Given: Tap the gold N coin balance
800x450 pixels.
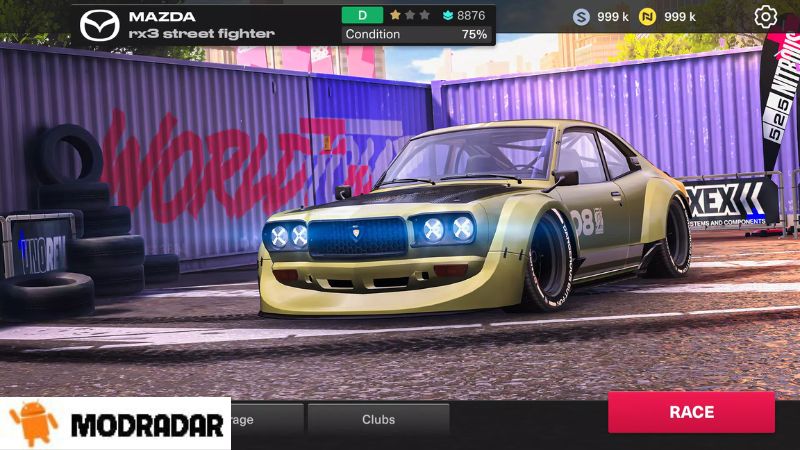Looking at the screenshot, I should point(666,17).
